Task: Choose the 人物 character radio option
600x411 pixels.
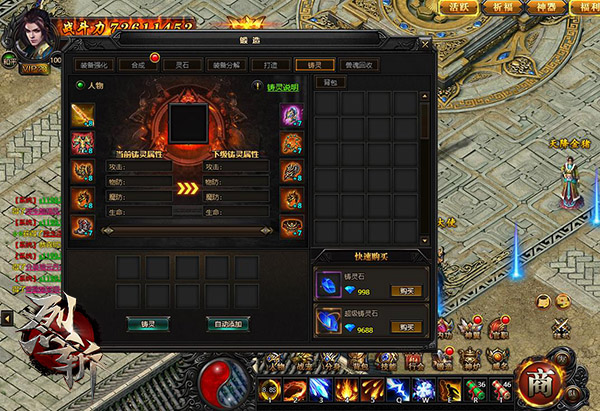Action: 81,87
